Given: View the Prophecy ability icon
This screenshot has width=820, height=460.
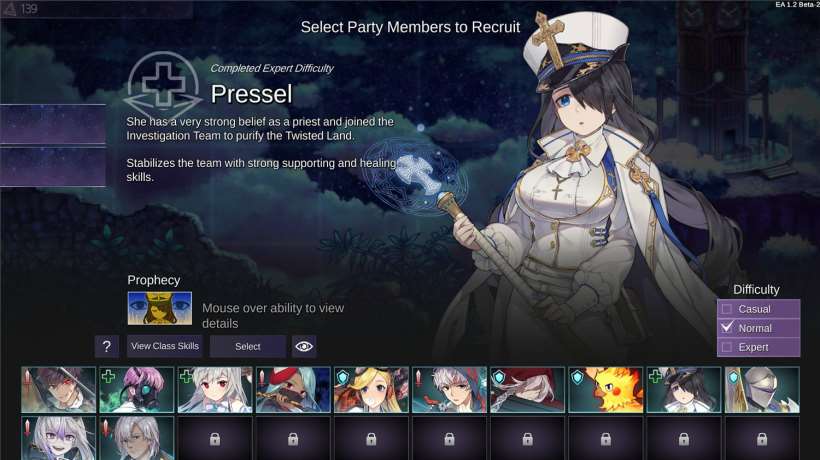Looking at the screenshot, I should click(159, 308).
